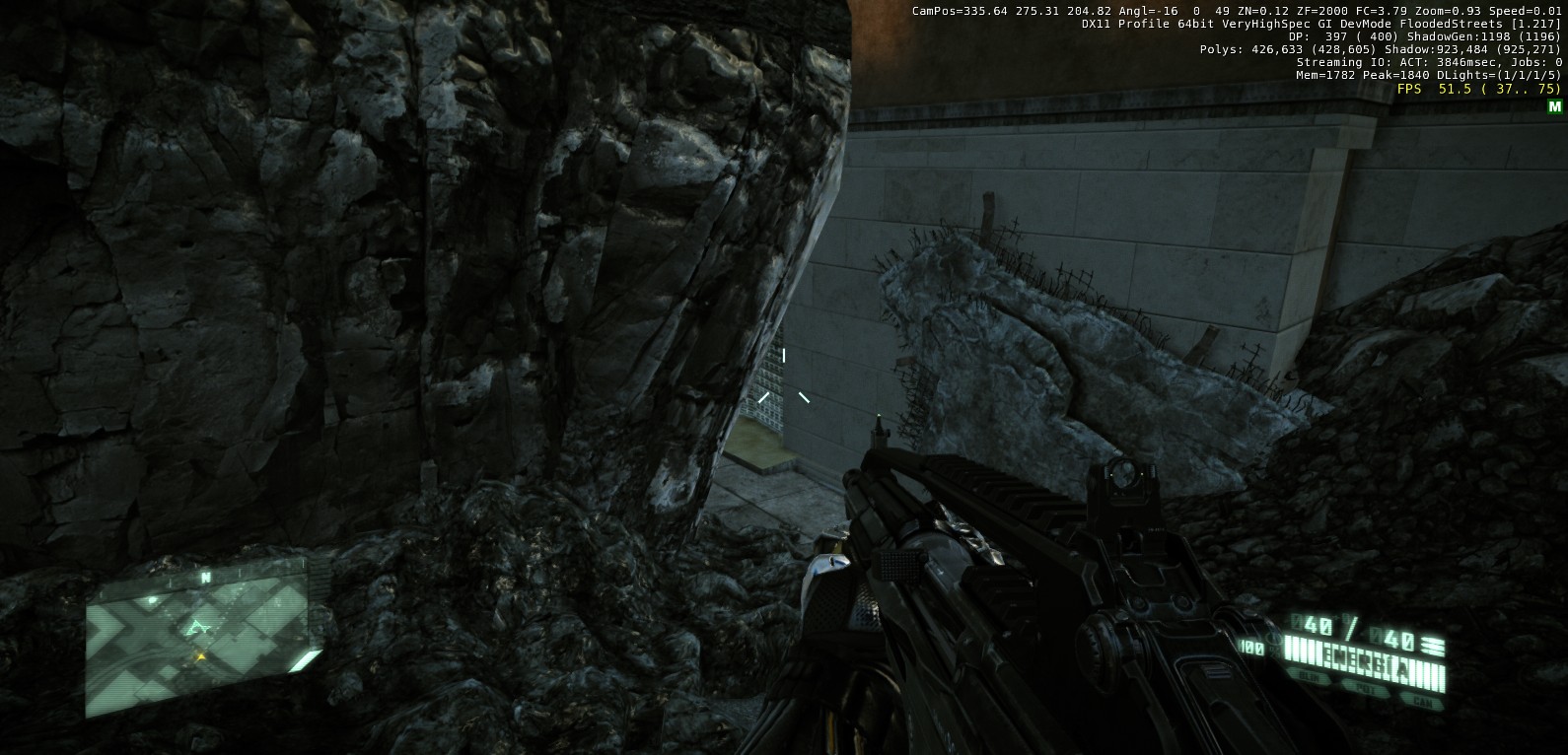Select the DX11 Profile FloodedStreets line
This screenshot has height=755, width=1568.
[1321, 24]
